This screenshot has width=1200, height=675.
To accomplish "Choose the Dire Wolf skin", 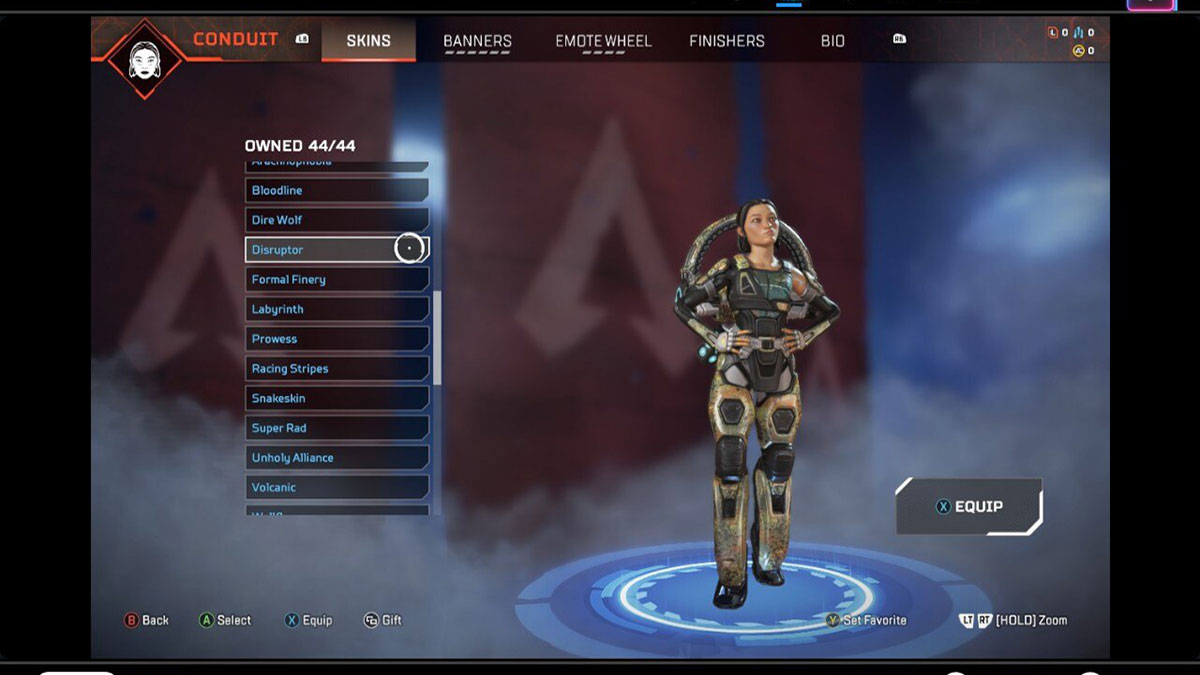I will coord(336,220).
